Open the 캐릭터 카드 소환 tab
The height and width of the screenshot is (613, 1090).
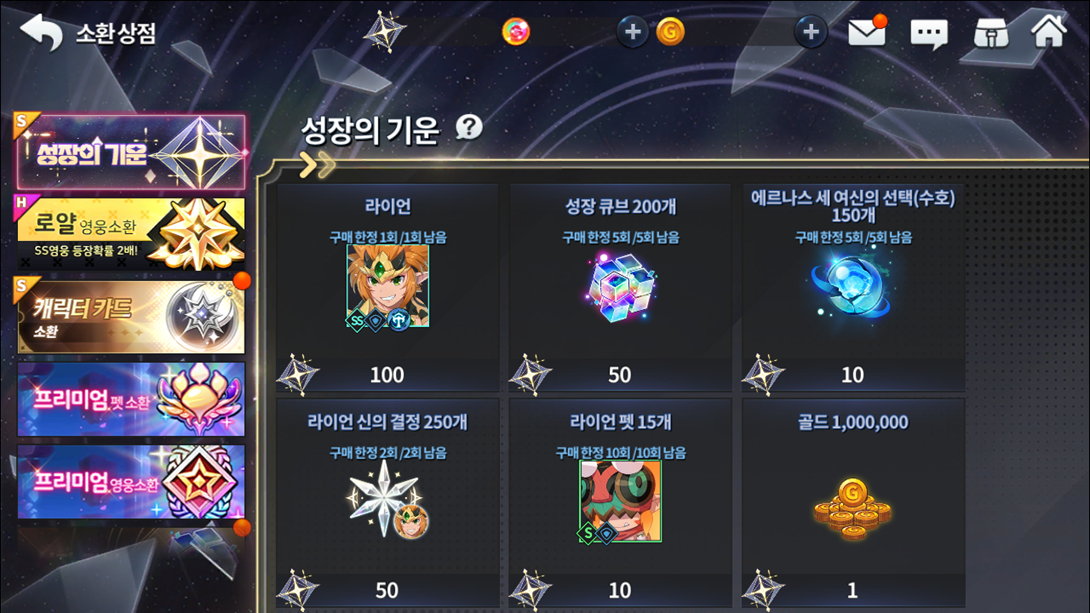point(130,317)
